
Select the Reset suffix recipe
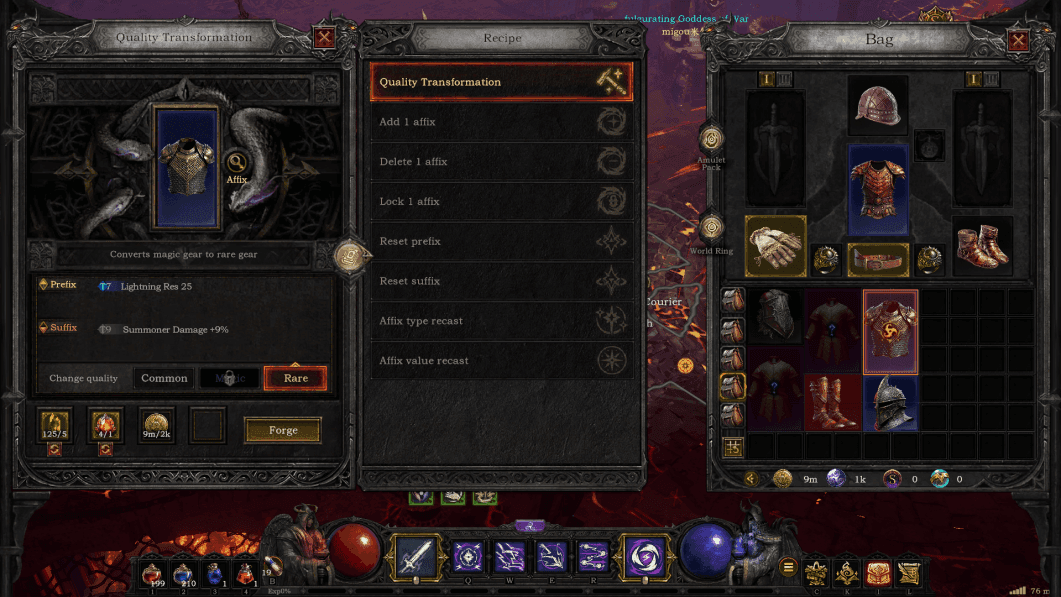[501, 282]
